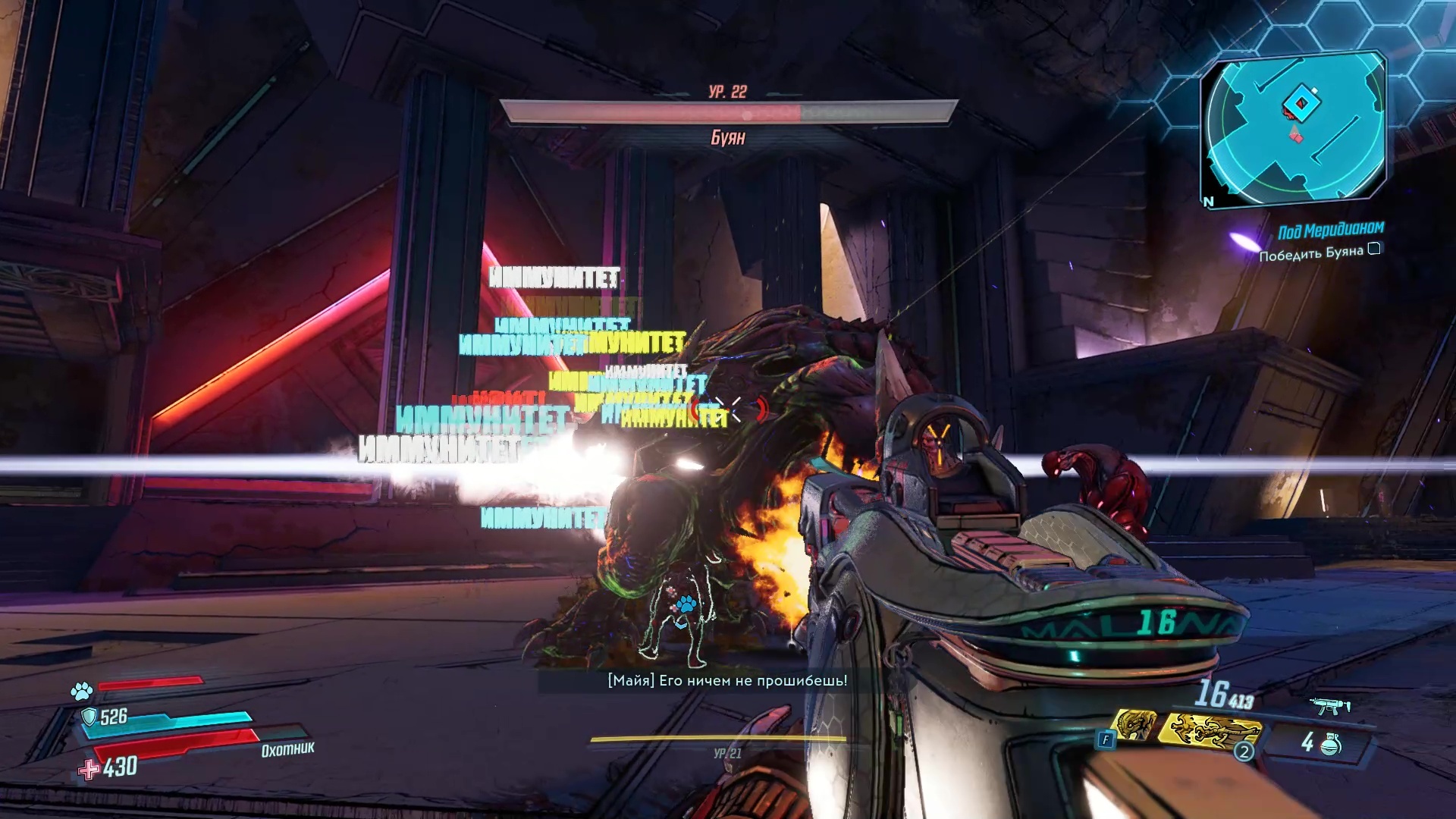Click the pink health cross icon
The height and width of the screenshot is (819, 1456).
click(89, 769)
